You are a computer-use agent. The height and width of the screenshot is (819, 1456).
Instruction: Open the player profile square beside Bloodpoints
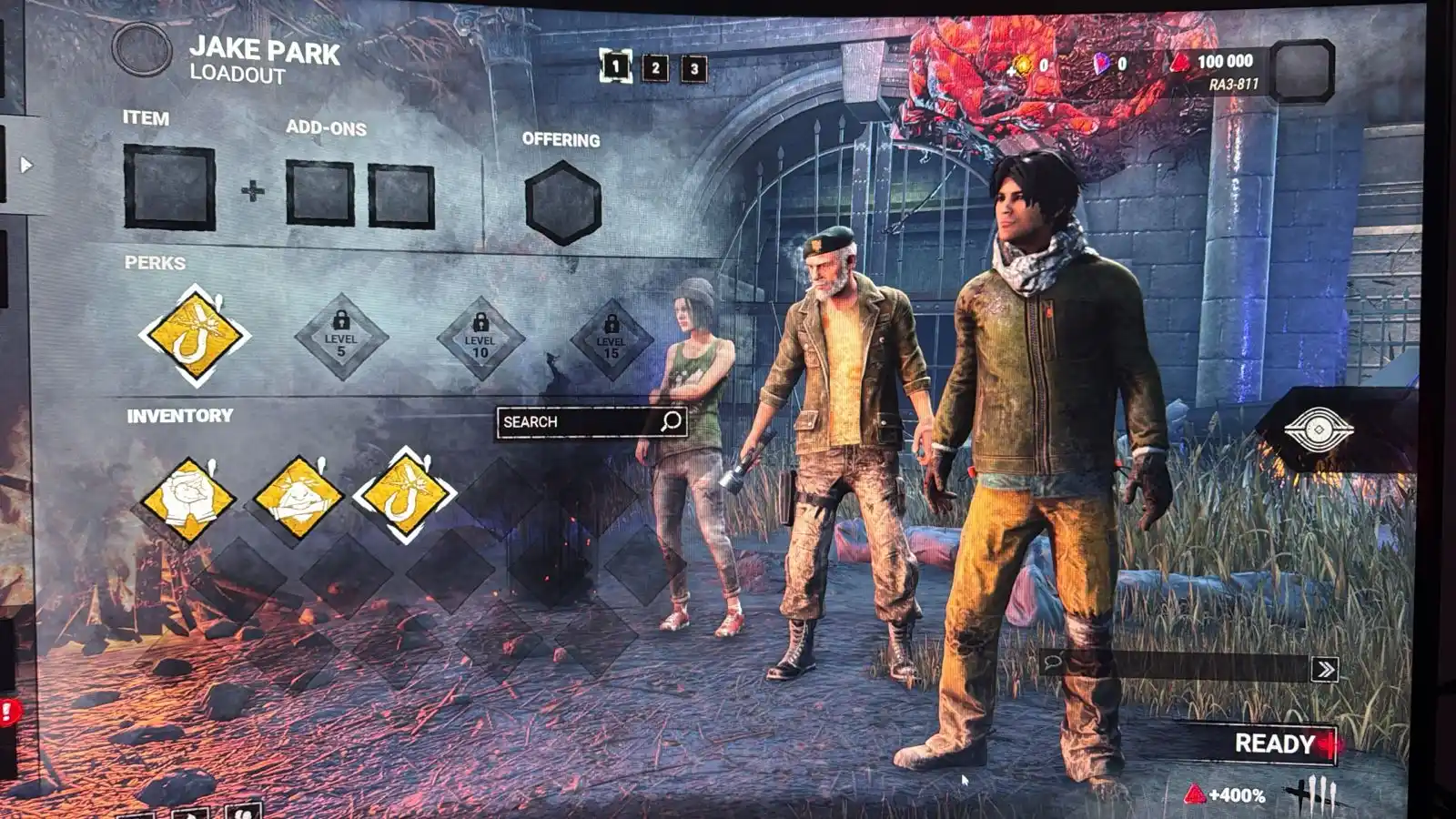1300,69
